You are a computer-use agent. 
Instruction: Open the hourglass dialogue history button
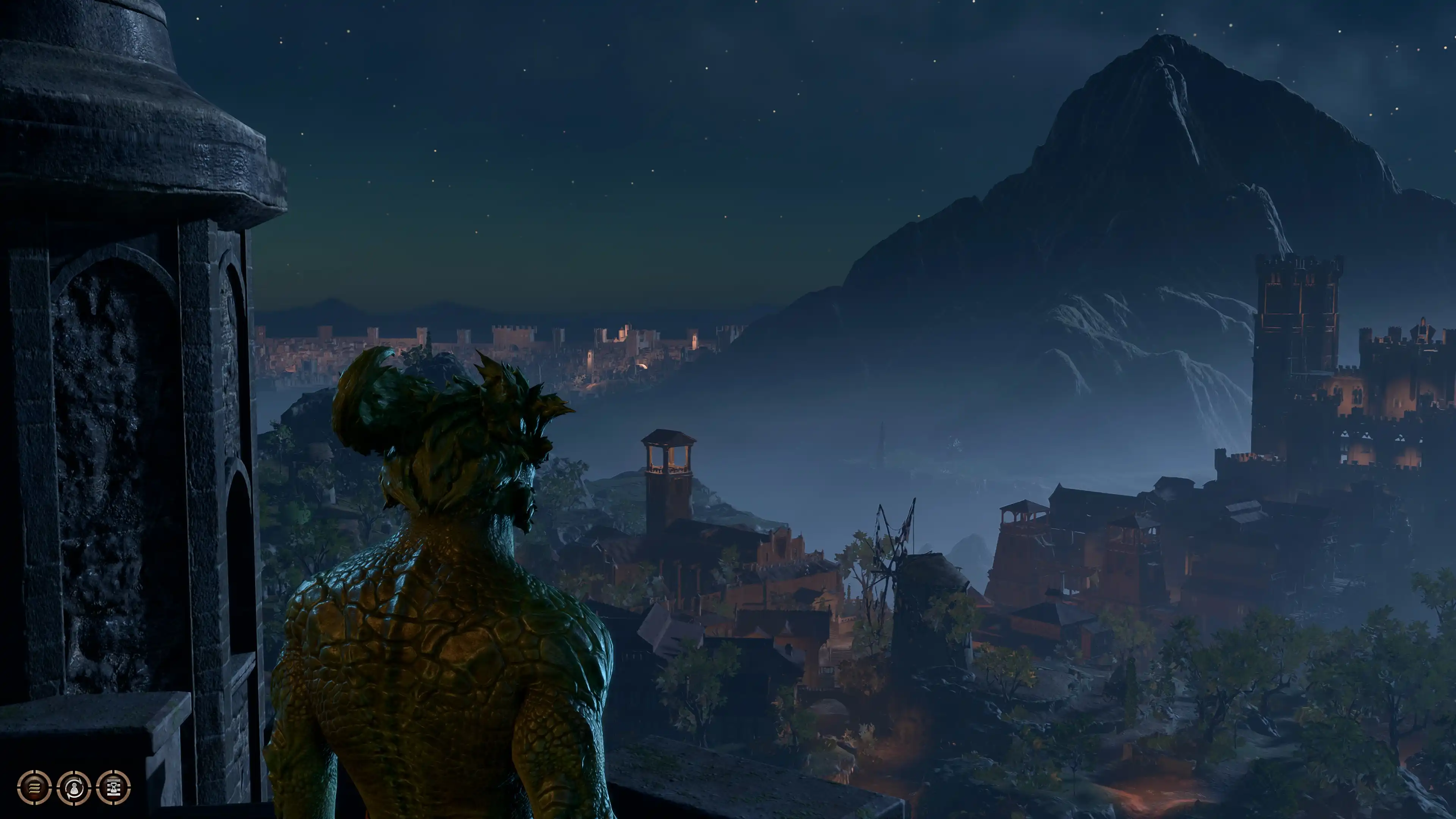pos(113,787)
